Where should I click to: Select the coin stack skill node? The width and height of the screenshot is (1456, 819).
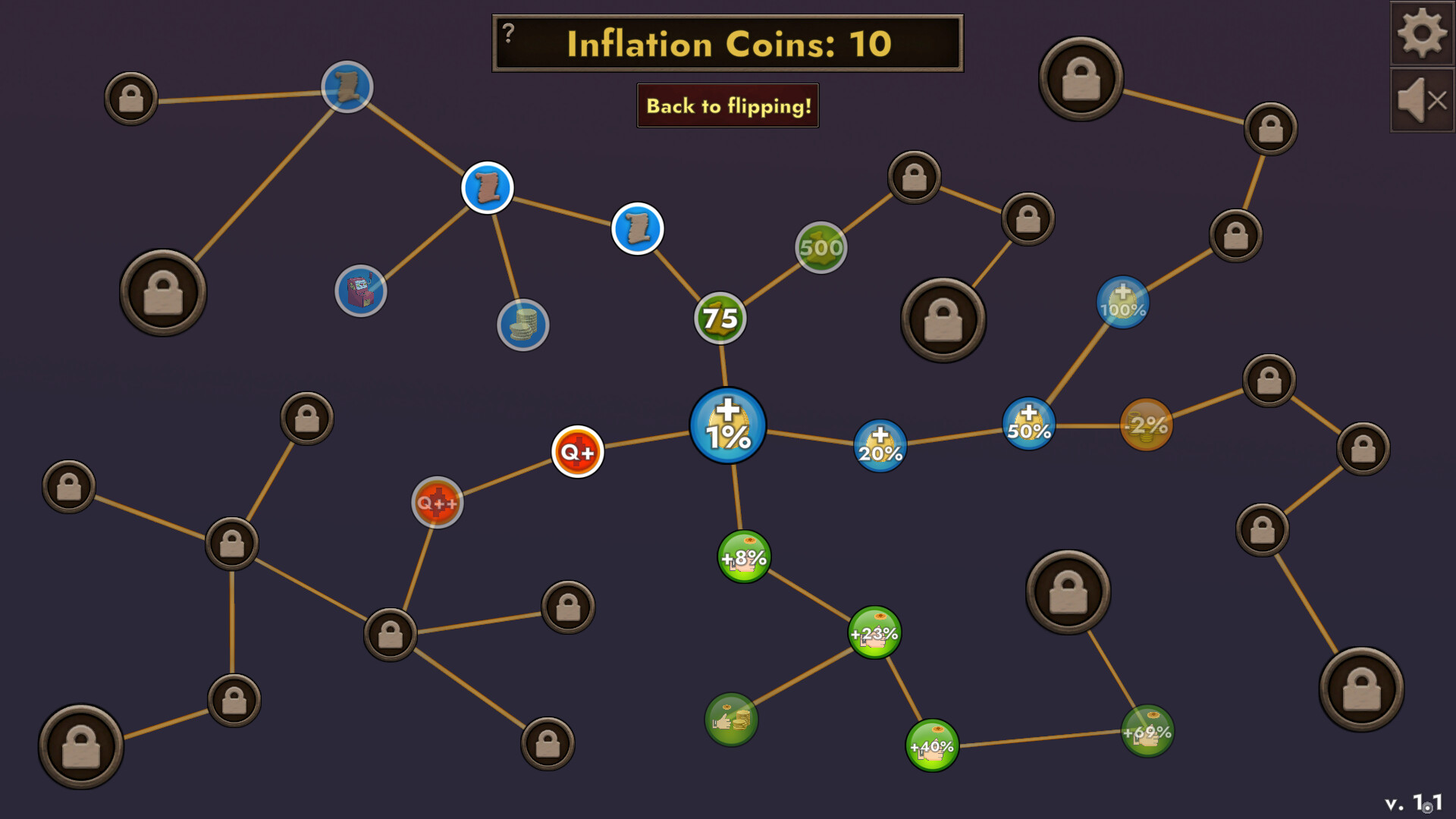click(523, 325)
